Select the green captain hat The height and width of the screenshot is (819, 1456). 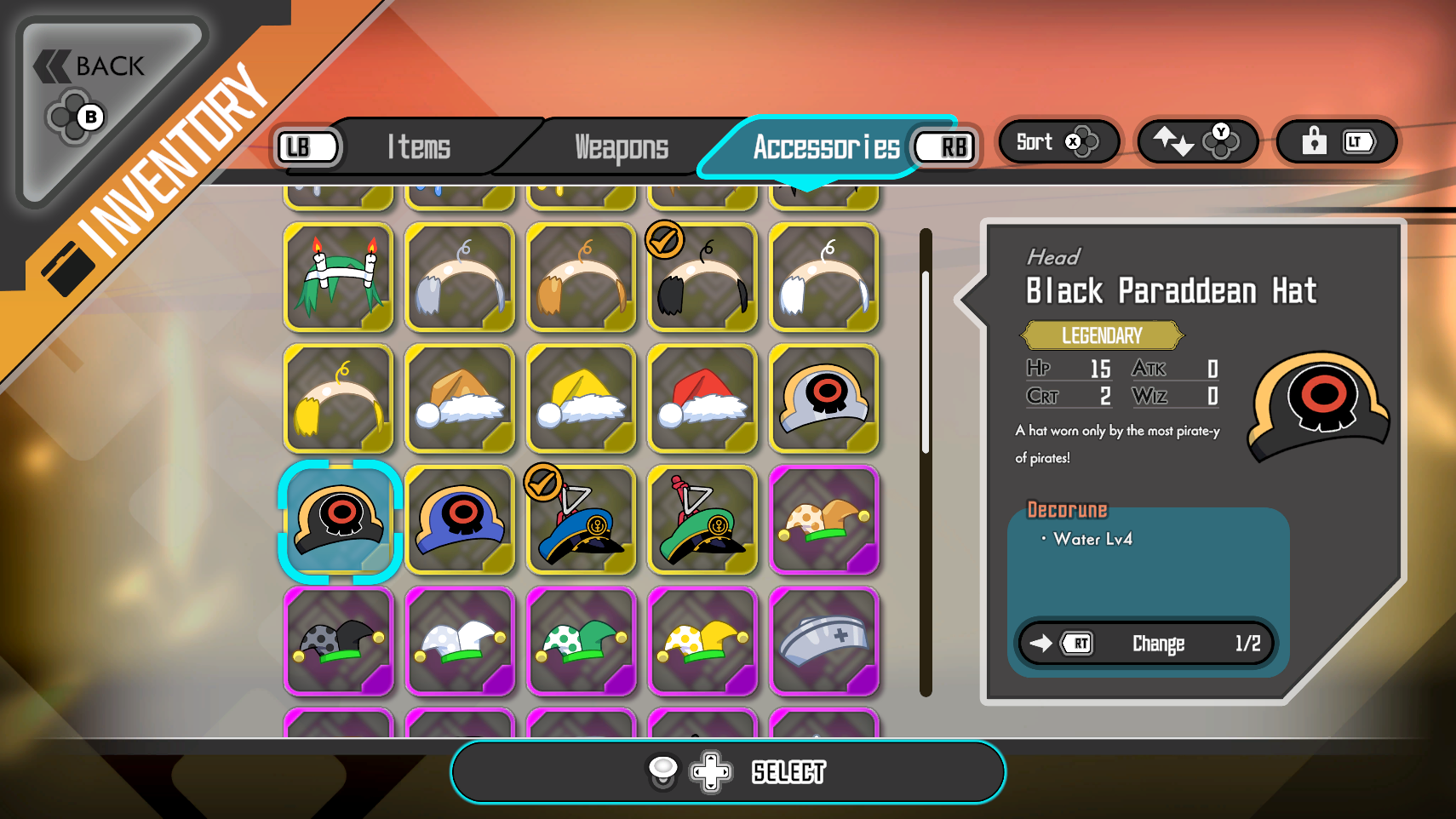[x=702, y=520]
